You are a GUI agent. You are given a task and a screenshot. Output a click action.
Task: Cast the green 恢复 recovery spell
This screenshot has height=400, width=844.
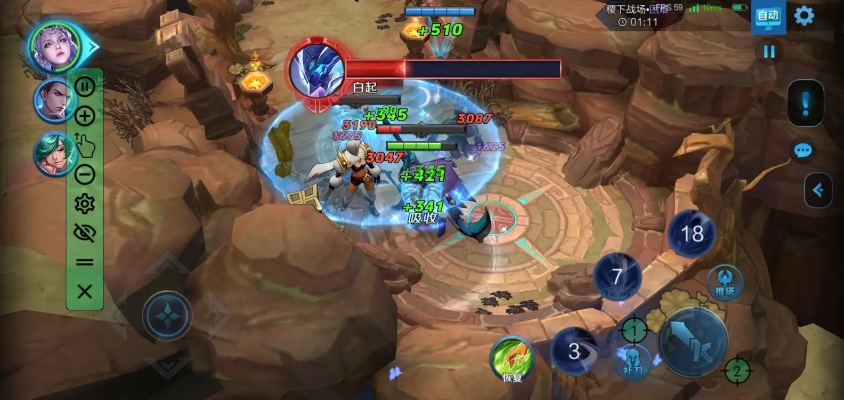pyautogui.click(x=512, y=359)
